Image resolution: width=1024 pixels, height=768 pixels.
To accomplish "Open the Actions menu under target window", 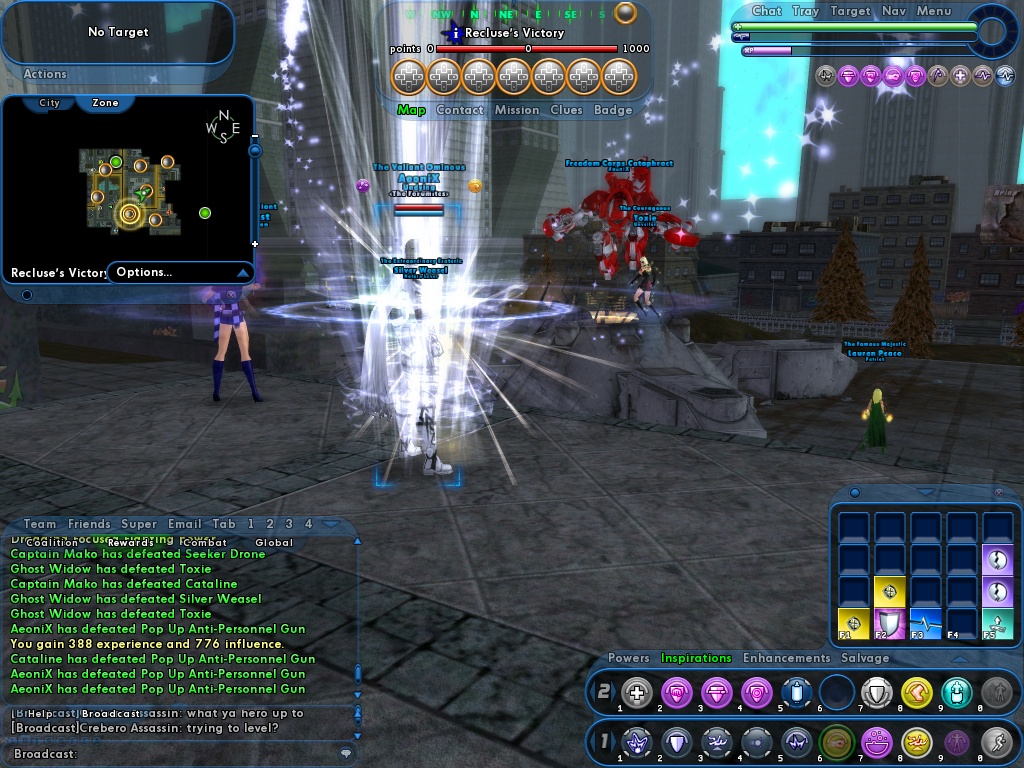I will (x=45, y=74).
